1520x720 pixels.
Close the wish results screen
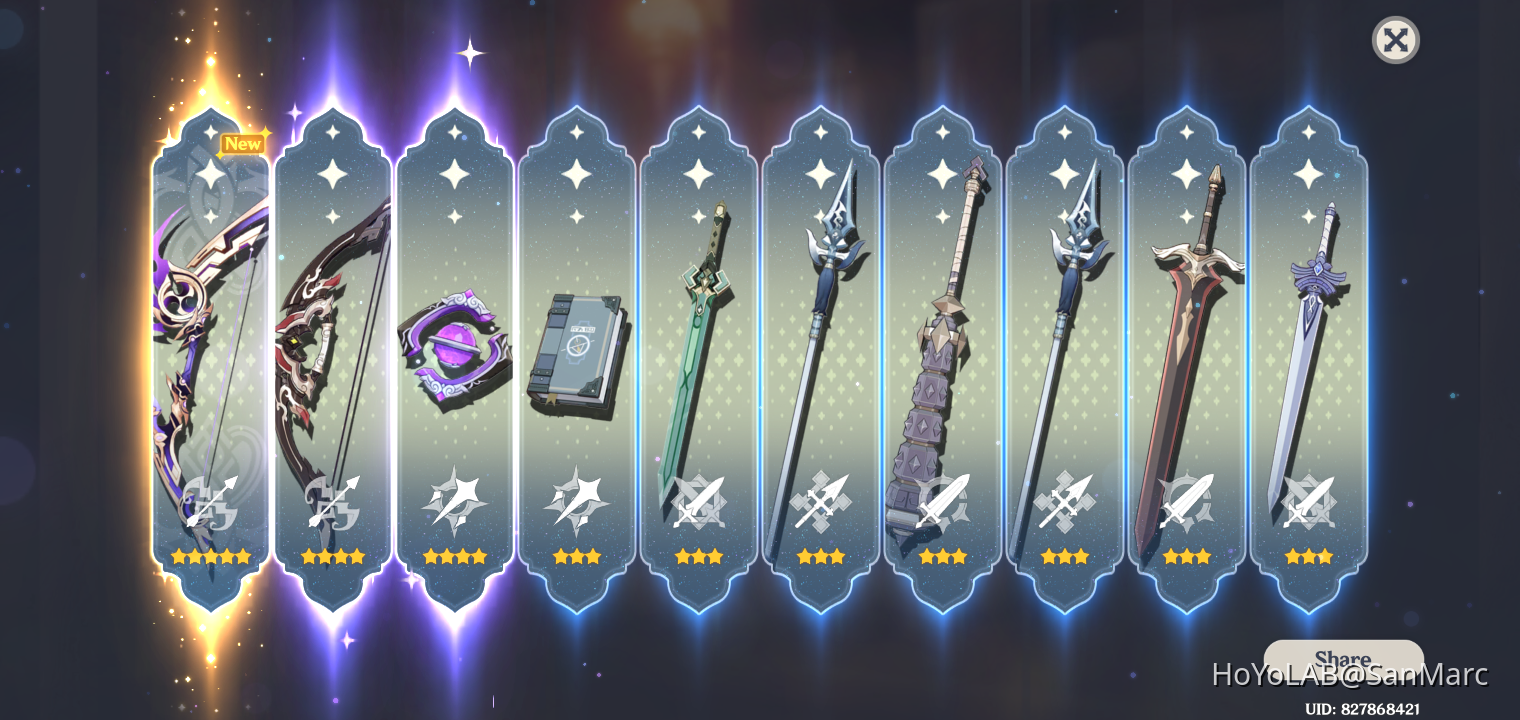(x=1396, y=40)
